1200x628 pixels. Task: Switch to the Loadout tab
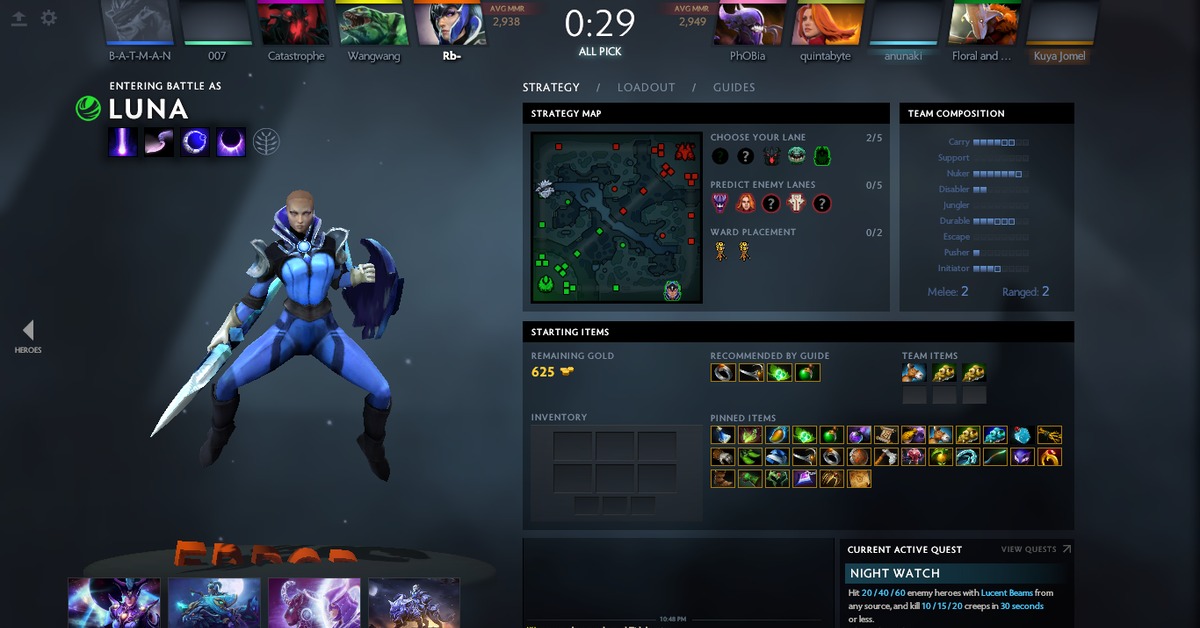click(x=646, y=87)
